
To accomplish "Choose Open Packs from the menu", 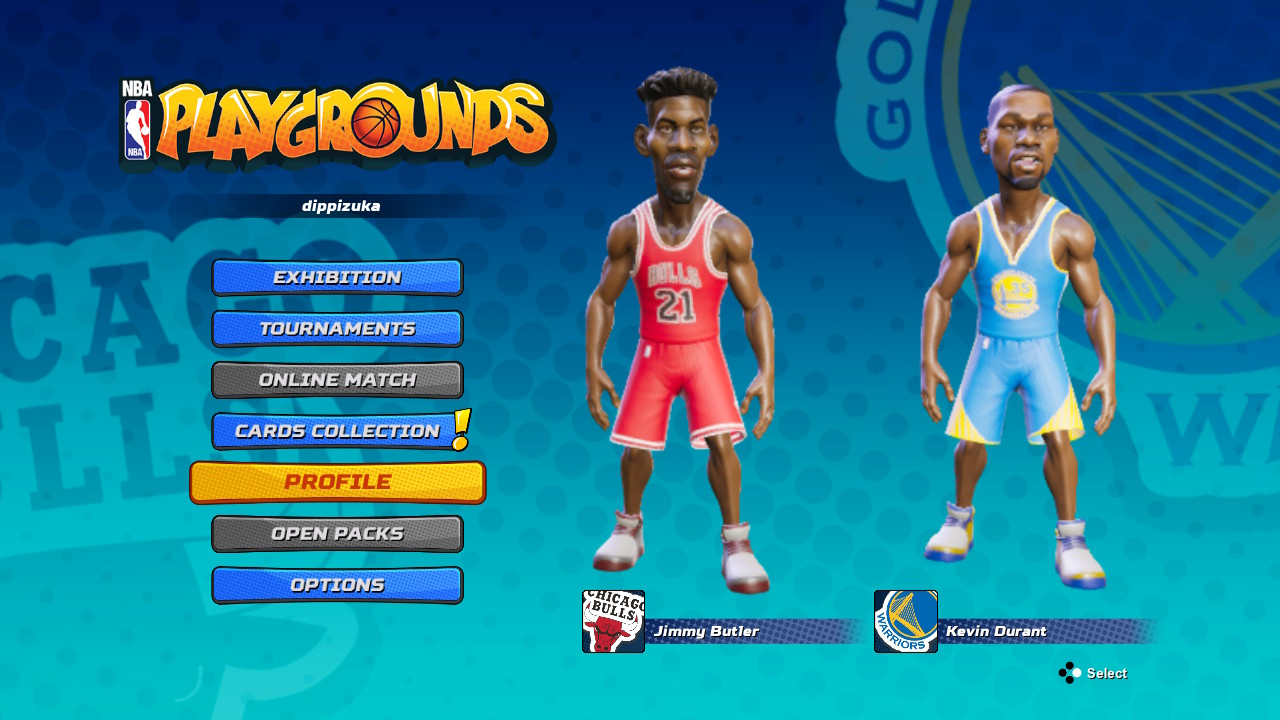I will pos(337,533).
